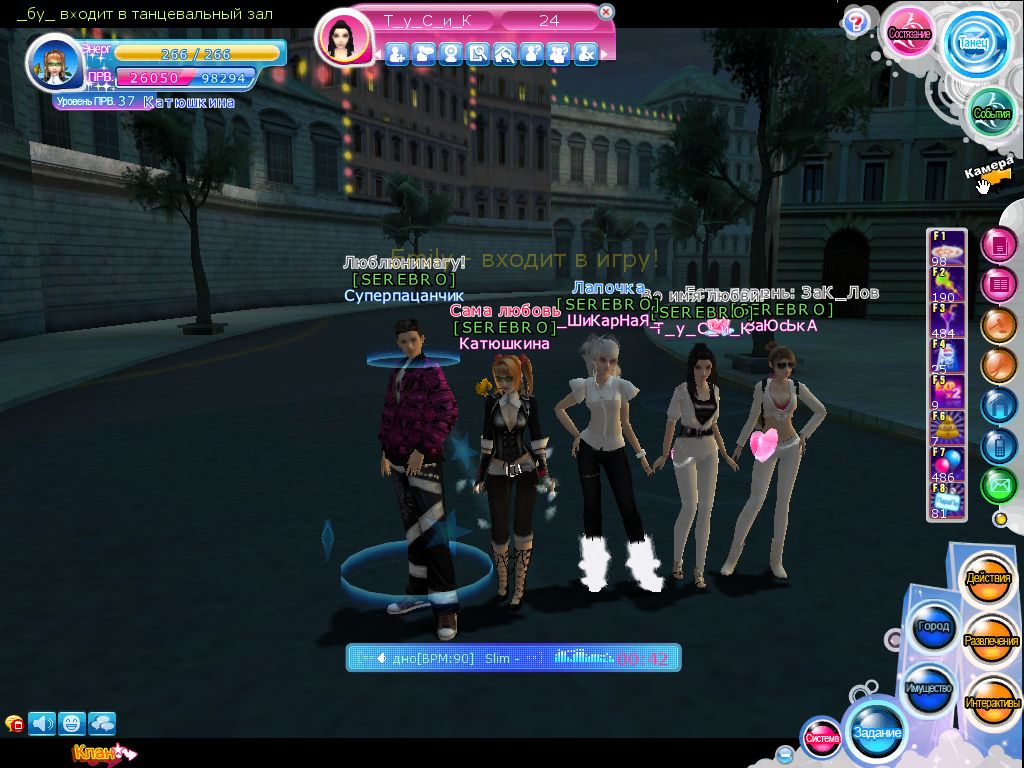Viewport: 1024px width, 768px height.
Task: Use the F5 EXP x2 item slot
Action: click(x=946, y=389)
